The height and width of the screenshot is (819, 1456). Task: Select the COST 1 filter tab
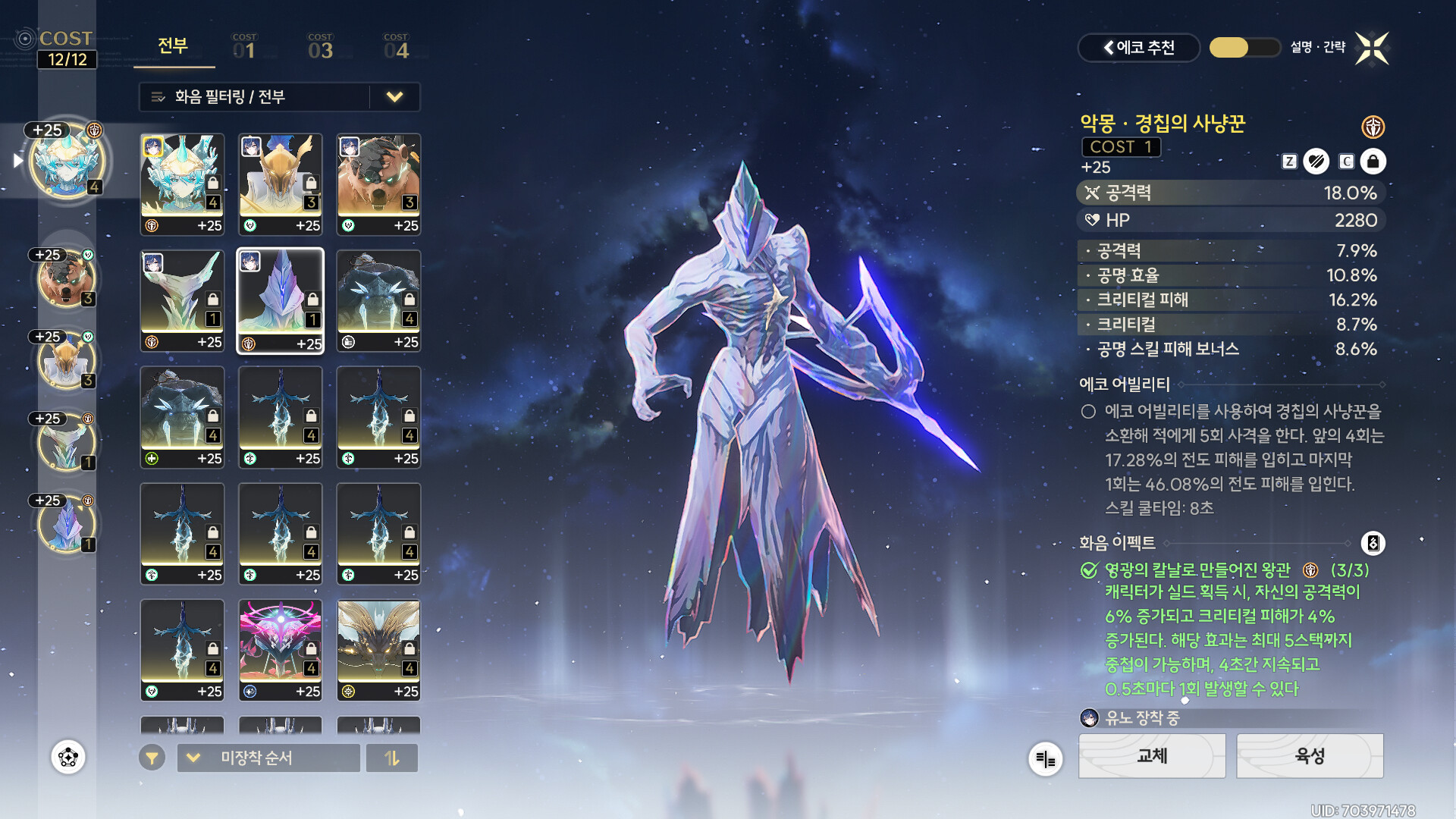(x=244, y=47)
